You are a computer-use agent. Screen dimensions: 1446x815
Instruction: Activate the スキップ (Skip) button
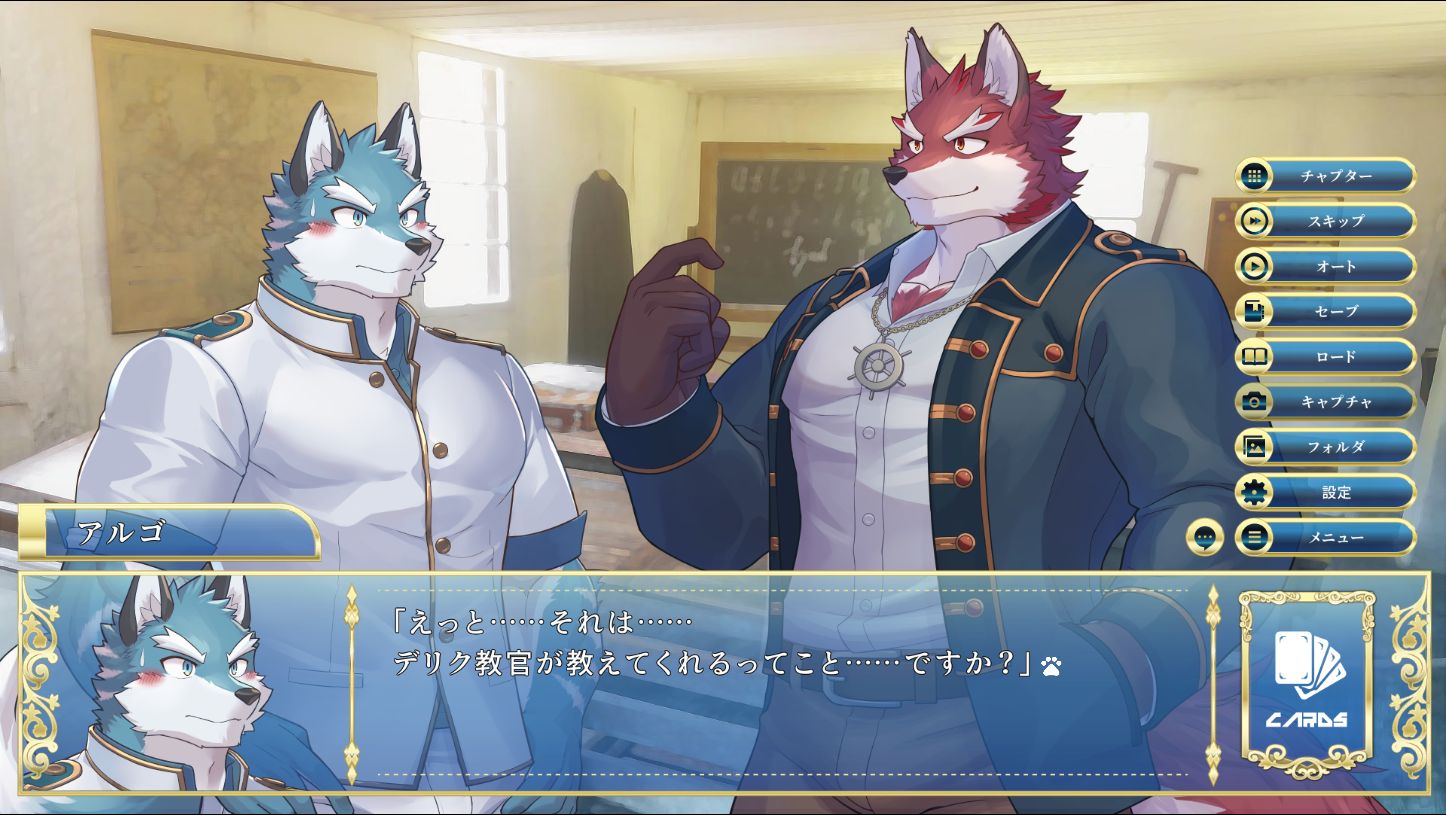[1325, 221]
